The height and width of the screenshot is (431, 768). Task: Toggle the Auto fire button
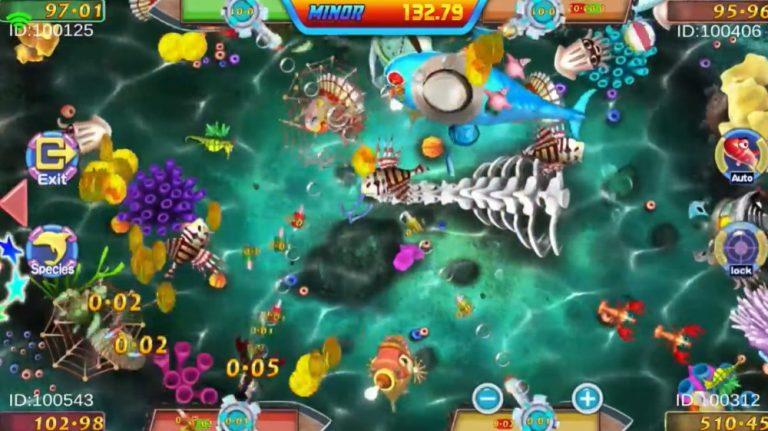click(x=741, y=156)
